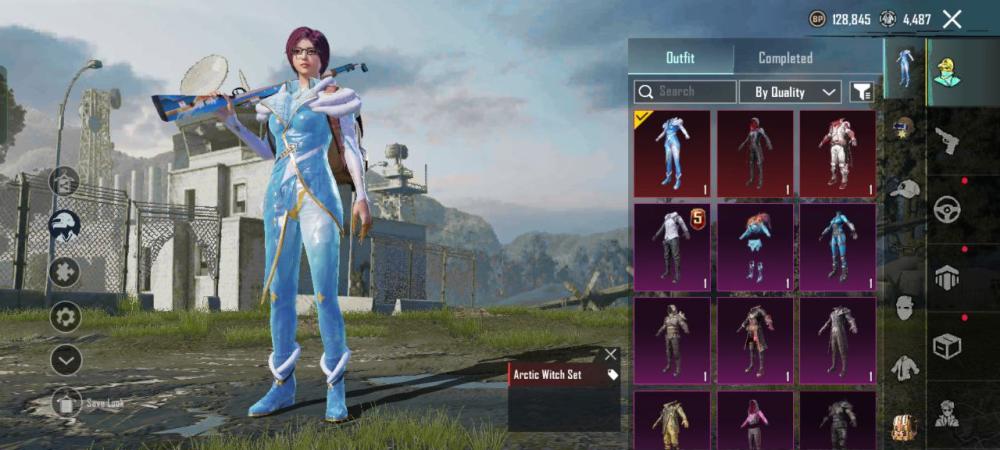Close the inventory with the X button
This screenshot has height=450, width=1000.
[x=952, y=19]
